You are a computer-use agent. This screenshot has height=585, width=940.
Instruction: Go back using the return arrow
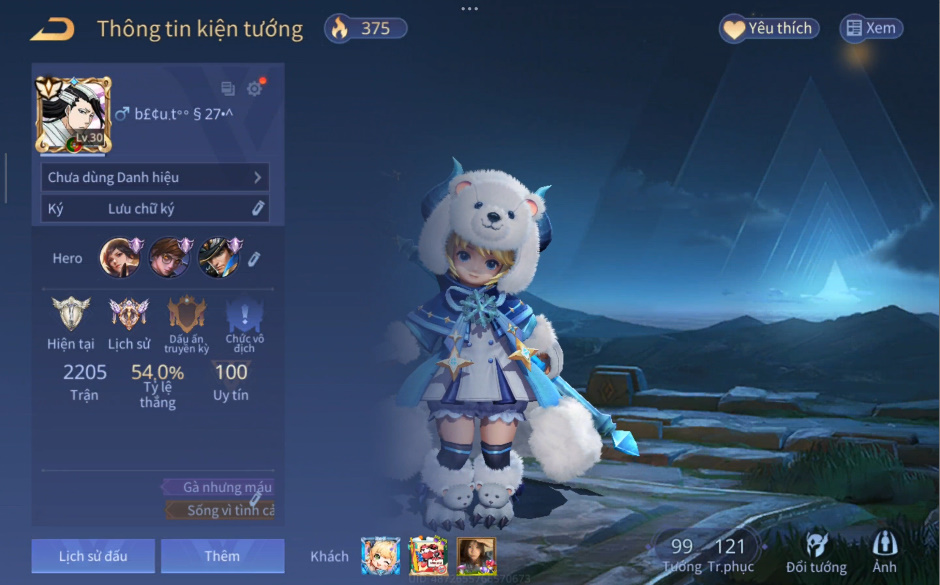[52, 29]
